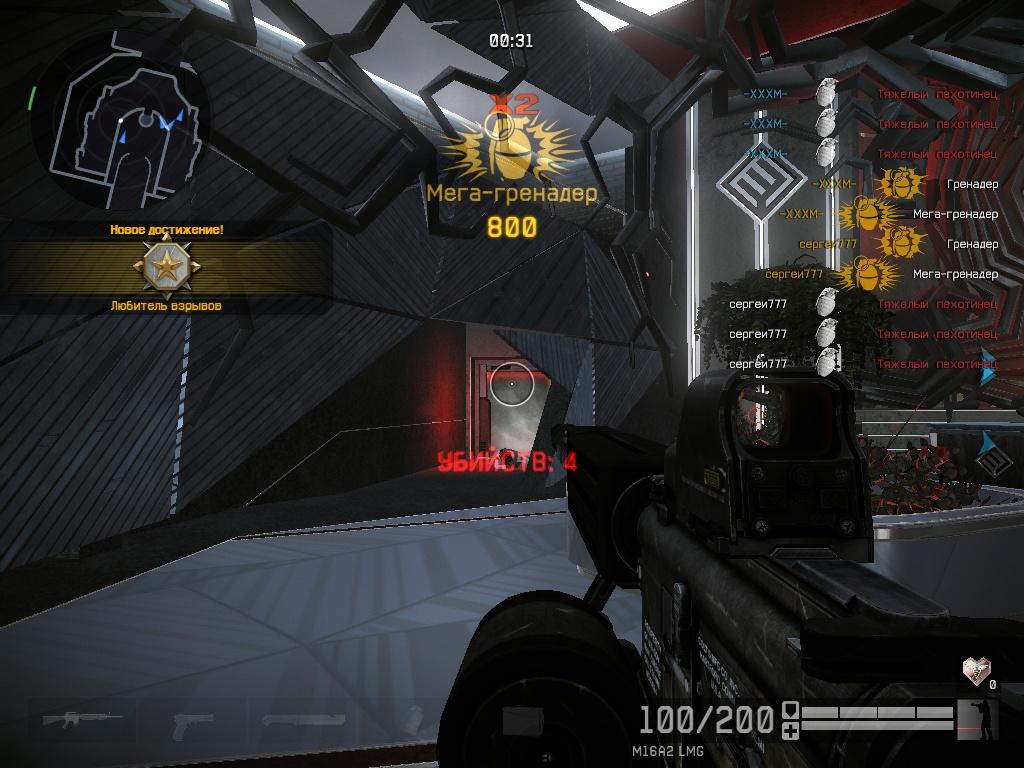Switch to the pistol weapon slot

[x=192, y=724]
